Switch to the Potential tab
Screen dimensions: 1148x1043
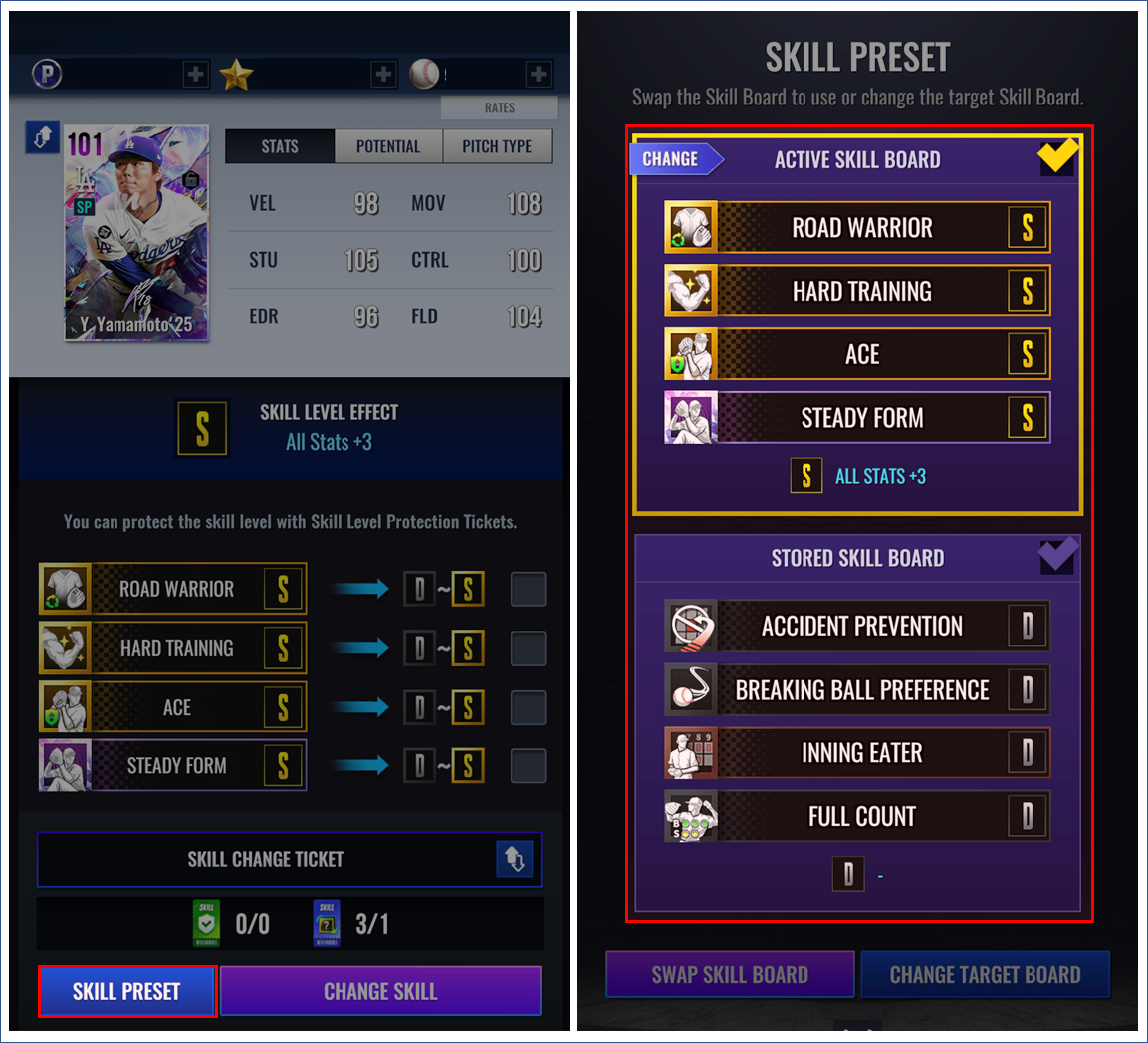click(388, 146)
